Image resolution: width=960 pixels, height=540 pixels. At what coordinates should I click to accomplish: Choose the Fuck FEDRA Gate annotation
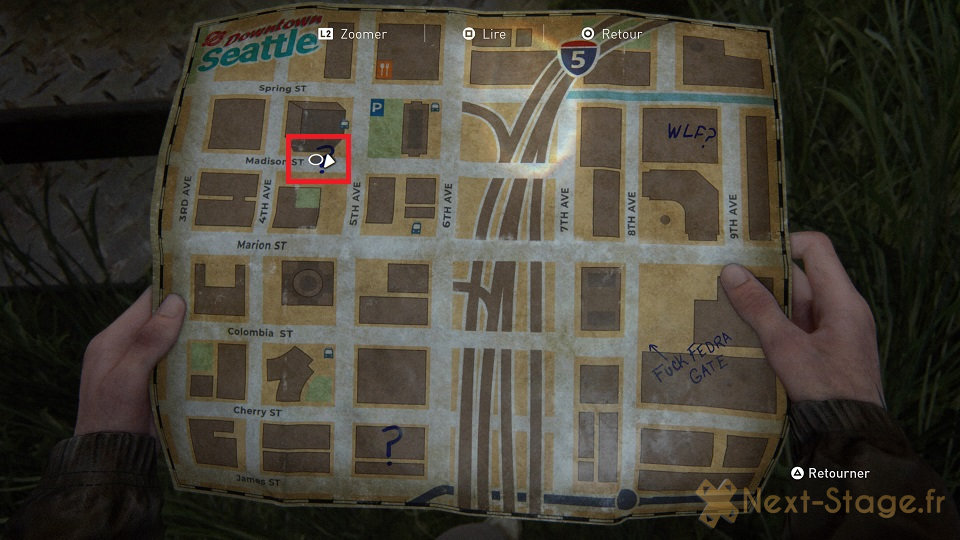693,359
